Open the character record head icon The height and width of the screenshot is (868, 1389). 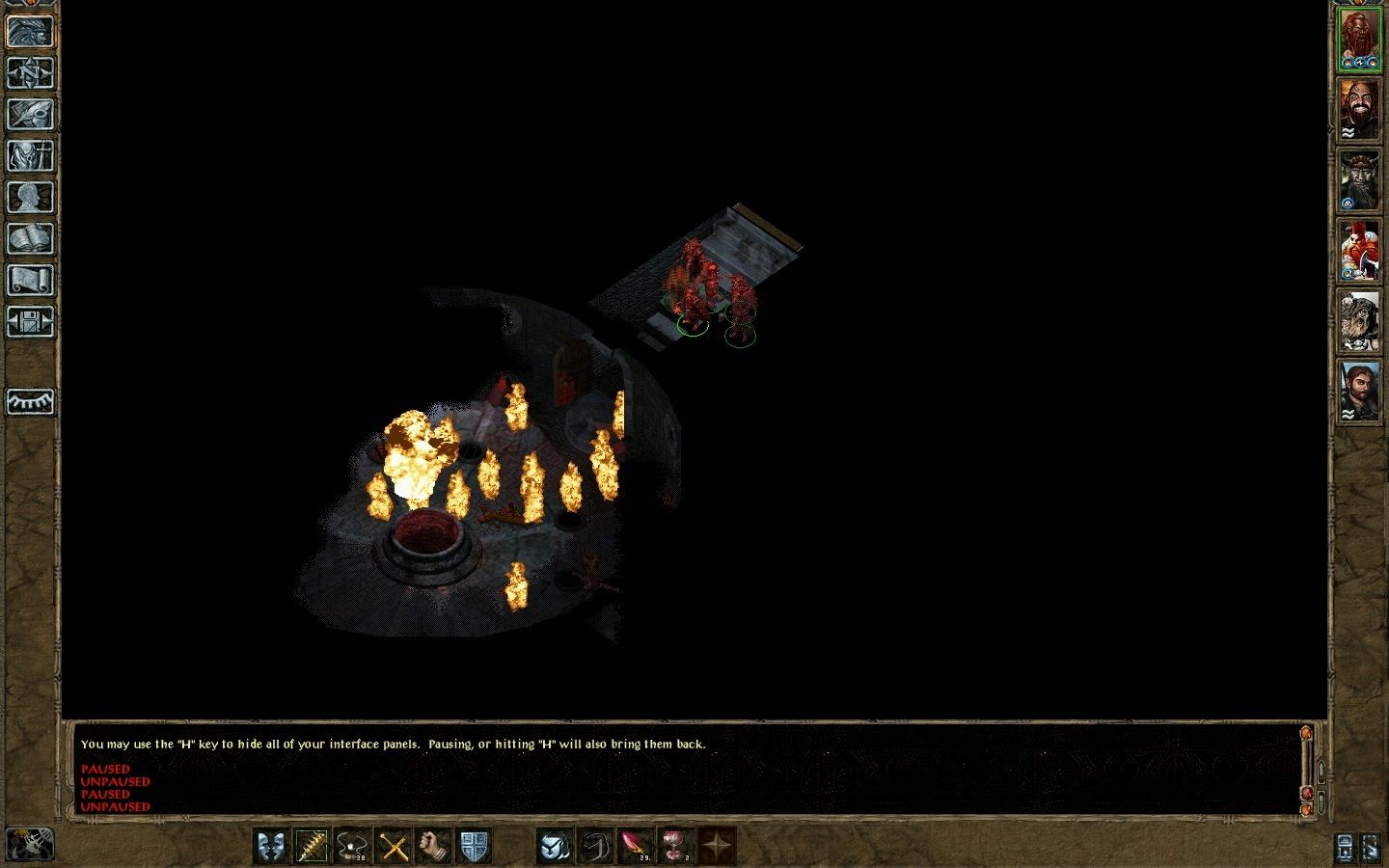coord(30,197)
